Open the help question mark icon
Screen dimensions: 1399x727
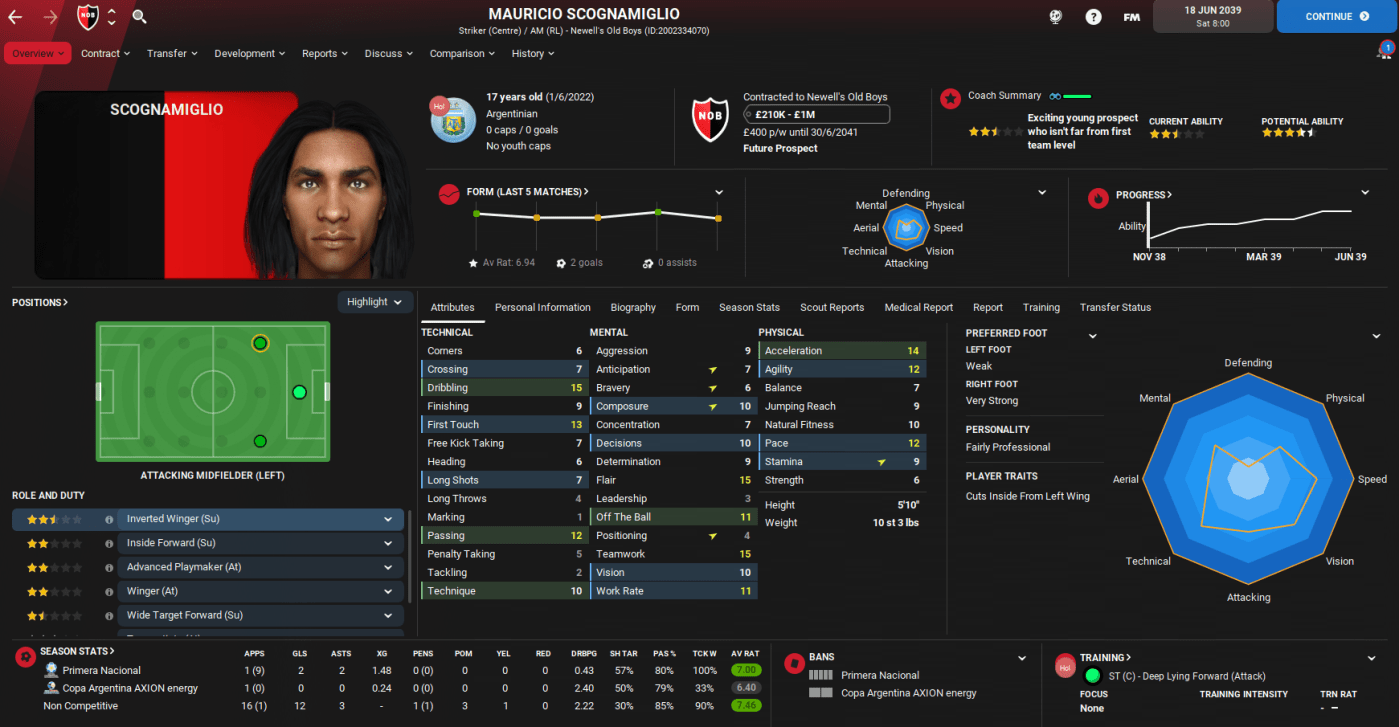pyautogui.click(x=1093, y=16)
